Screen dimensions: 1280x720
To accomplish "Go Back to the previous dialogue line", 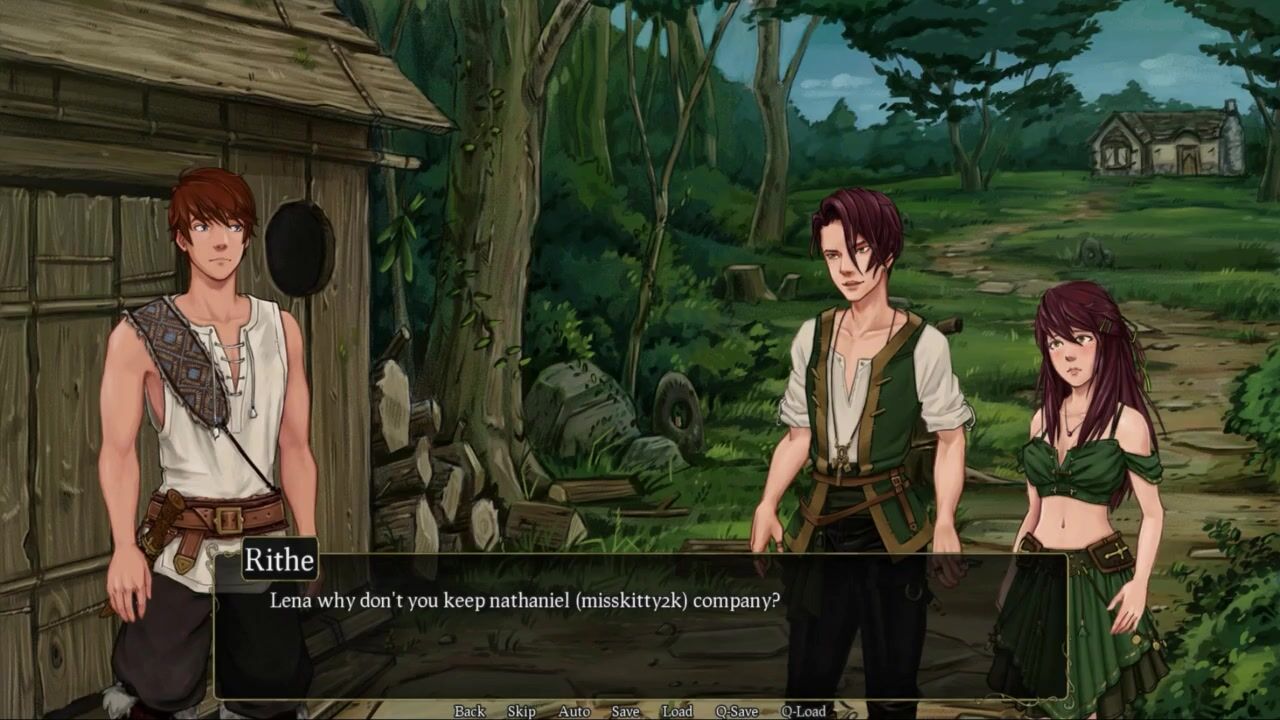I will (469, 711).
